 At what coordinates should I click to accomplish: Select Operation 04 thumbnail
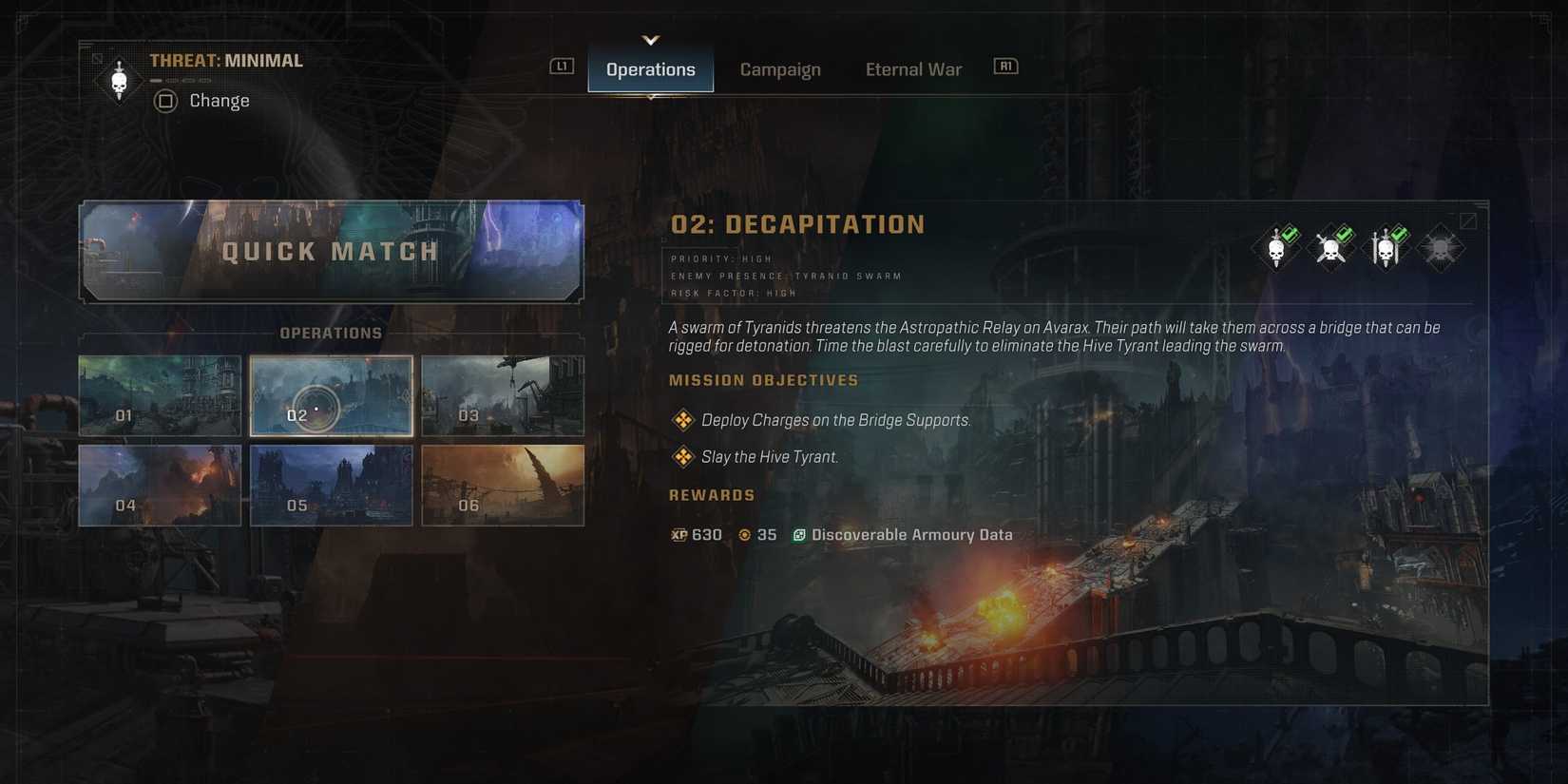(159, 485)
